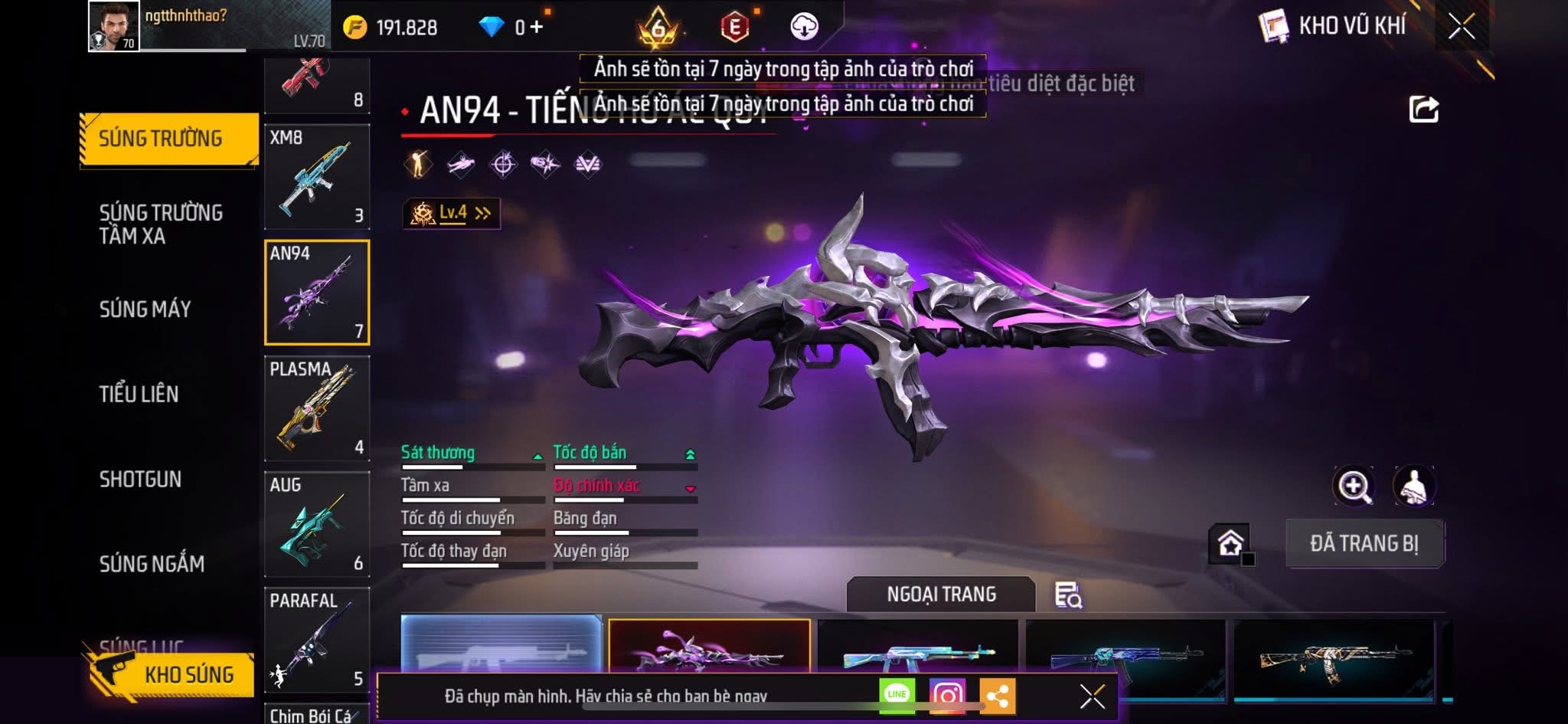Select the PARAFAL weapon tile

[317, 640]
